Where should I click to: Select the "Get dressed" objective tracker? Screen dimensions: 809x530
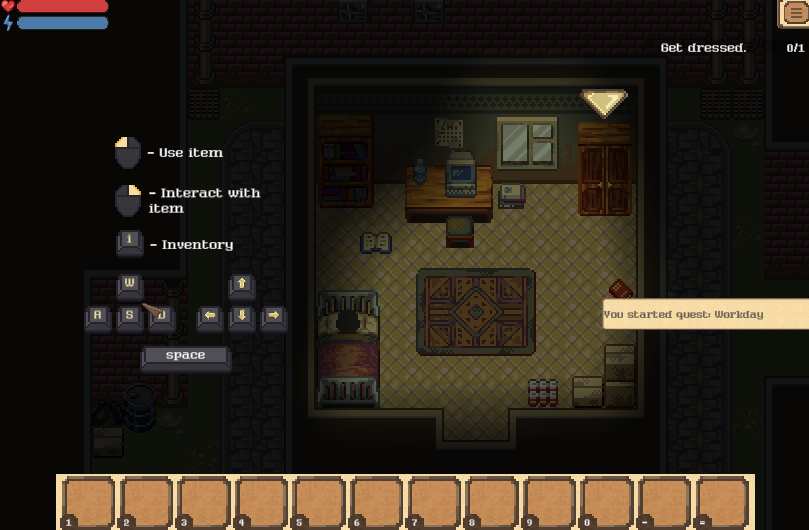click(704, 48)
